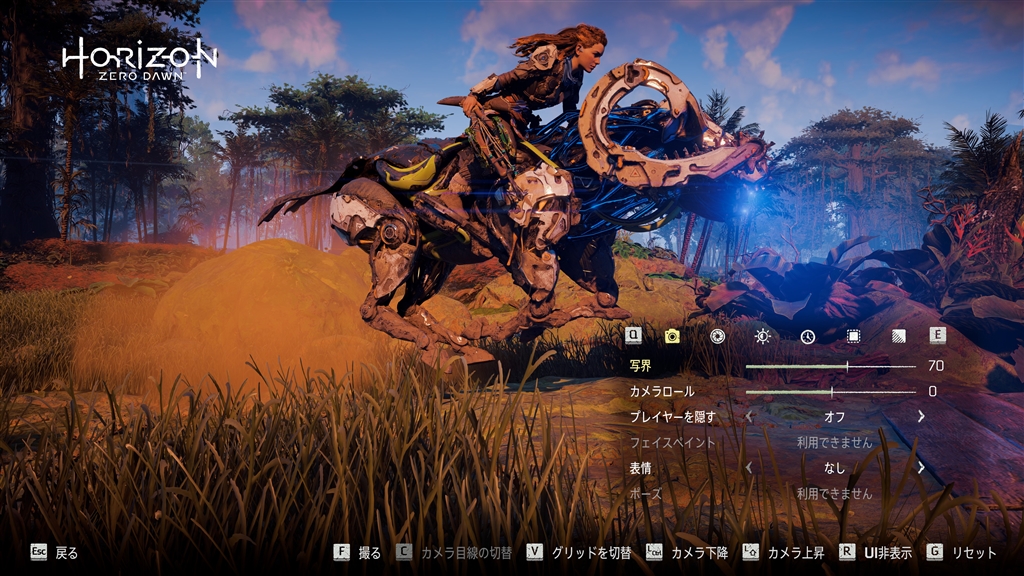The width and height of the screenshot is (1024, 576).
Task: Reset photo settings with リセット
Action: (x=973, y=552)
